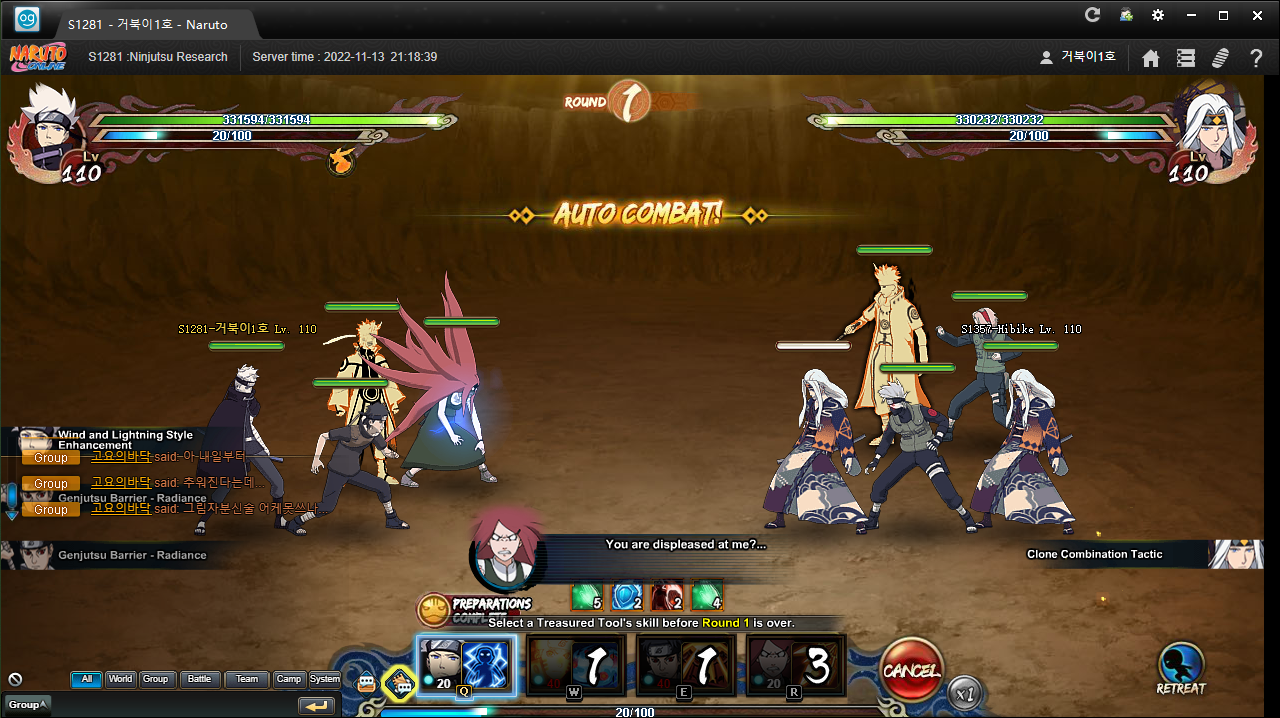This screenshot has width=1280, height=718.
Task: Select the Camp chat tab
Action: click(289, 679)
